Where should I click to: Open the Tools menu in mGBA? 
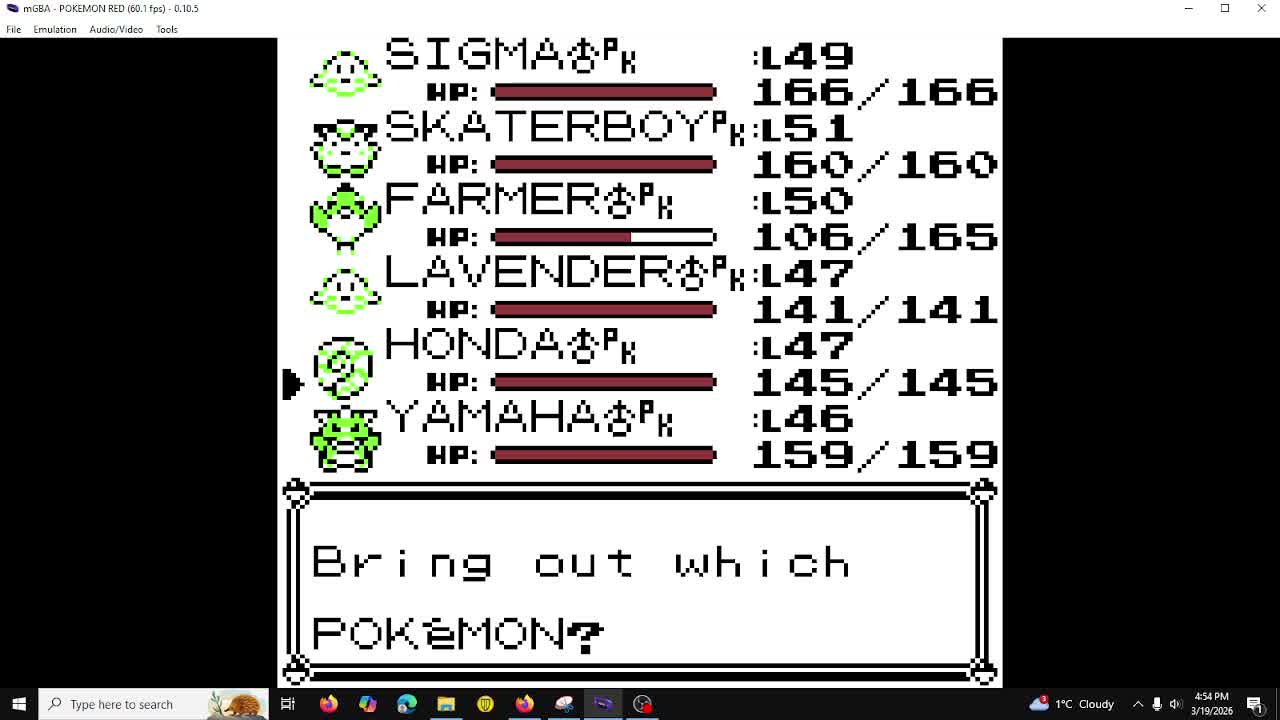click(166, 29)
